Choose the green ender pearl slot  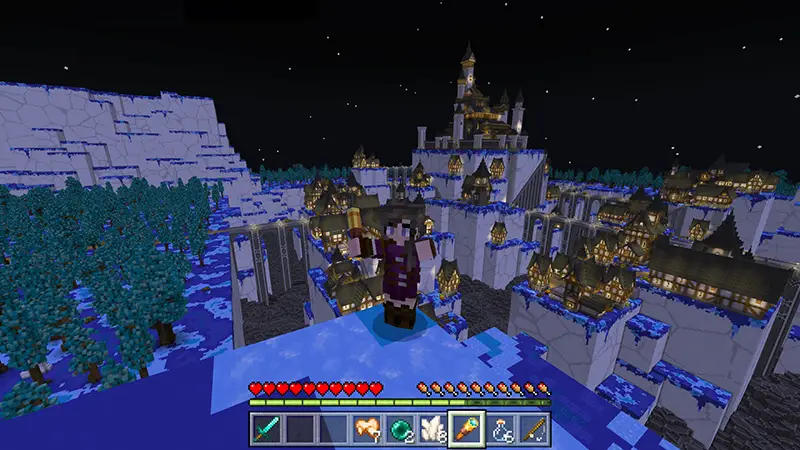coord(399,429)
